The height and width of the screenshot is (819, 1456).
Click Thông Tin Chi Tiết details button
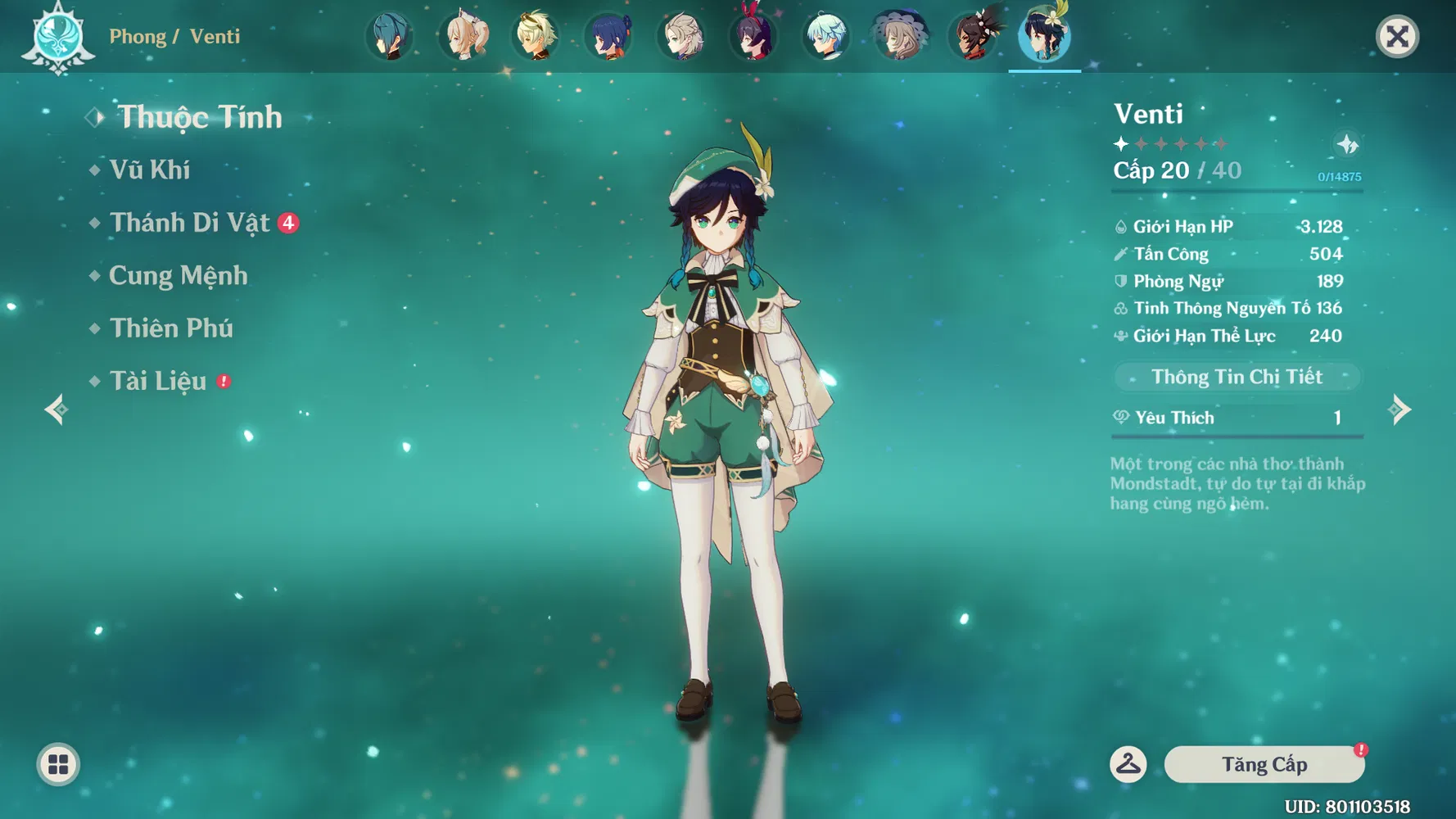coord(1237,377)
